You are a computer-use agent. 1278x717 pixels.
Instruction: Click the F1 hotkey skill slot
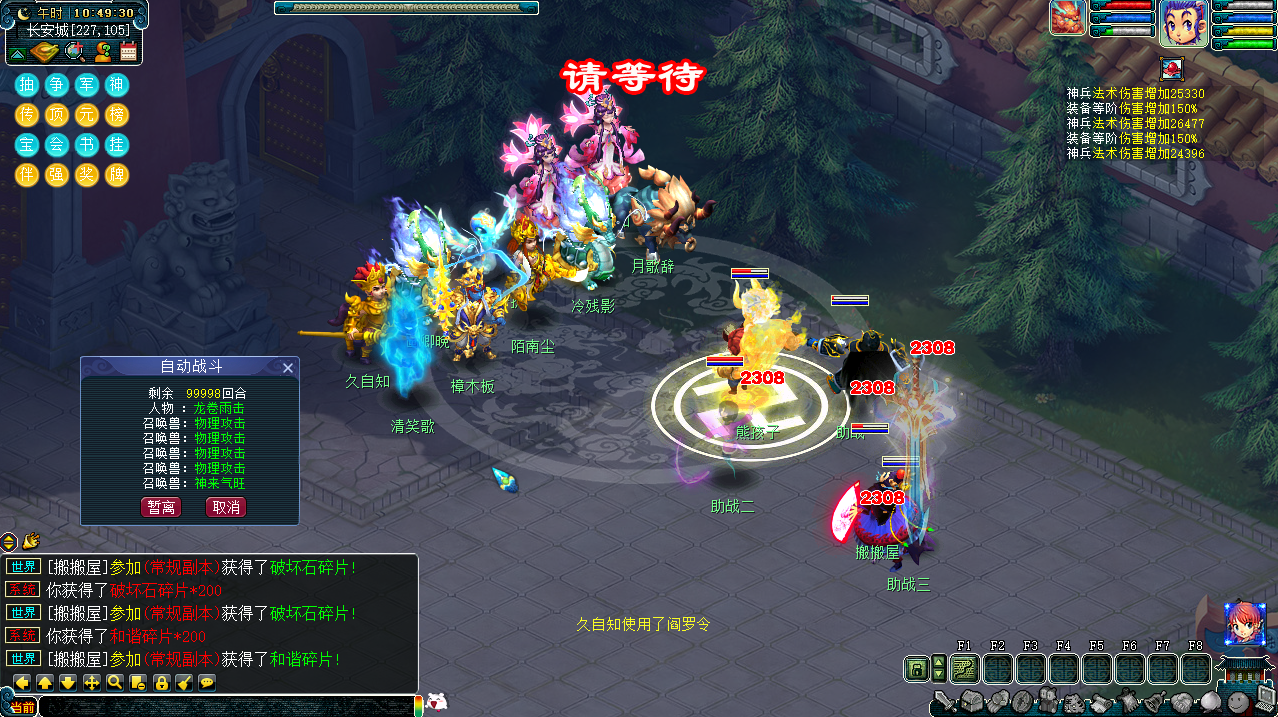(x=965, y=669)
